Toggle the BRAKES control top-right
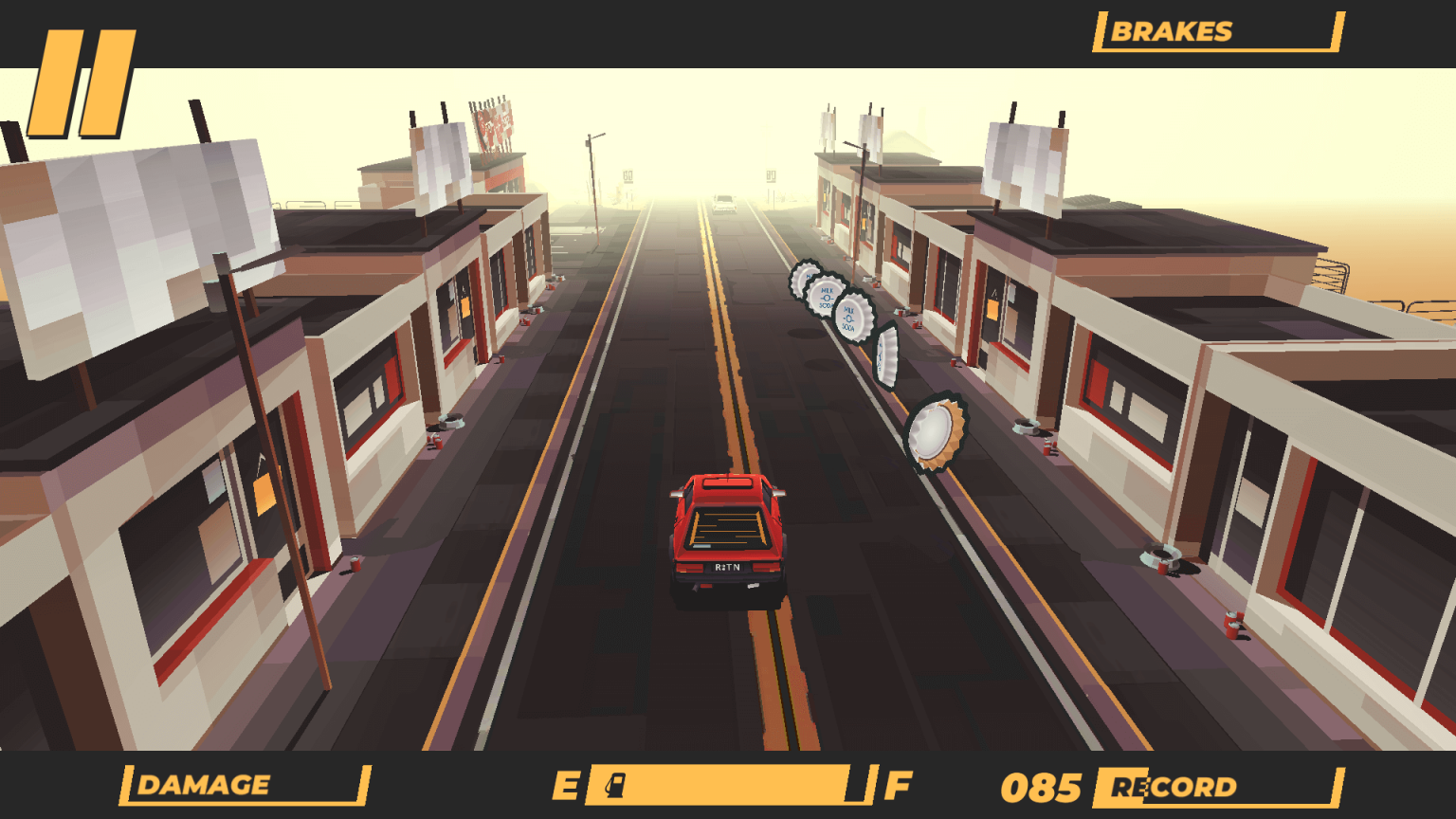Screen dimensions: 1456x819 tap(1174, 31)
